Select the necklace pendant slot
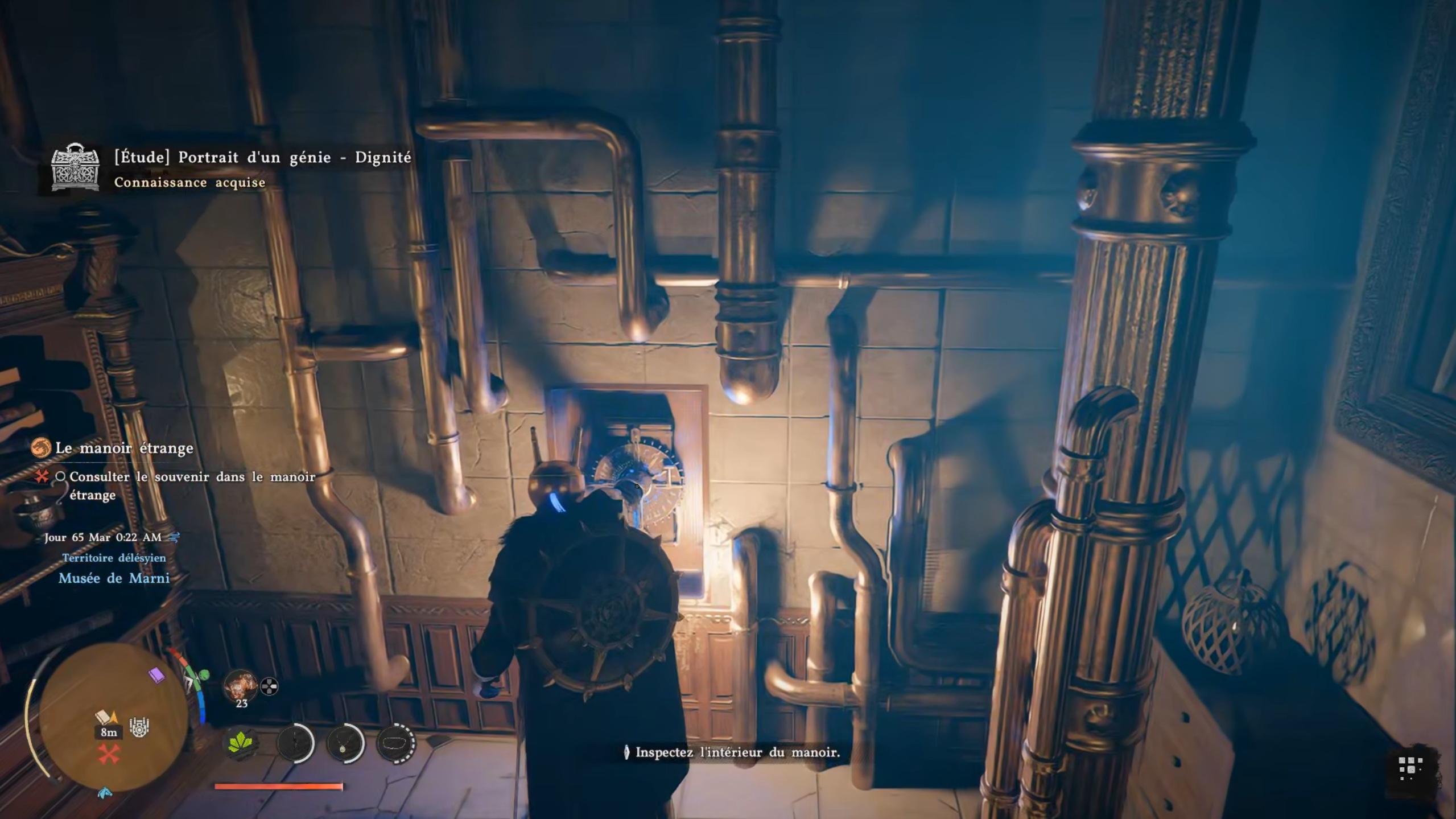Screen dimensions: 1456x819 (345, 743)
